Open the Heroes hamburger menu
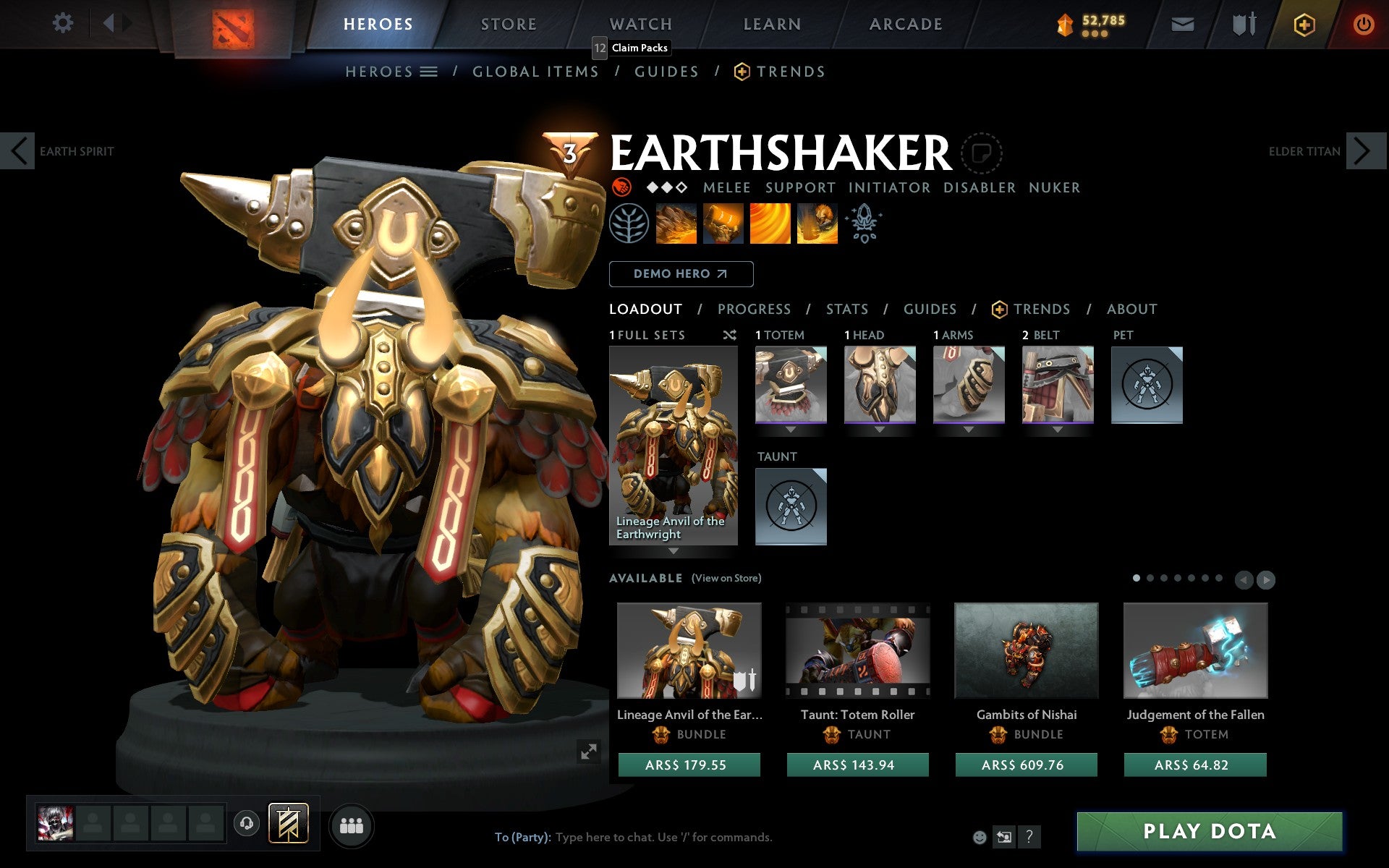Image resolution: width=1389 pixels, height=868 pixels. [x=429, y=72]
